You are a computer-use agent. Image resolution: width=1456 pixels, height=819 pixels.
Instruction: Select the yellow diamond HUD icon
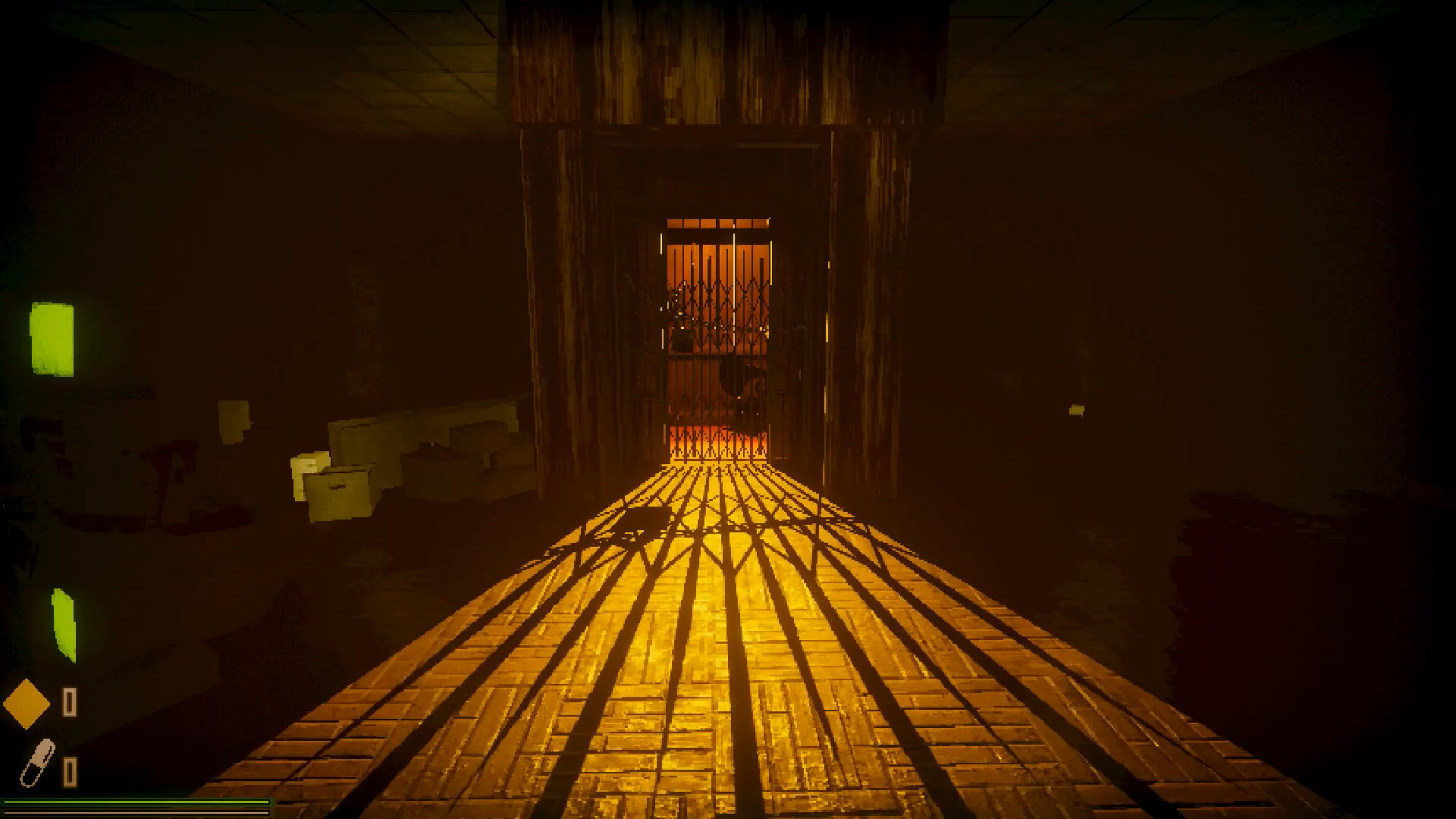[x=27, y=703]
